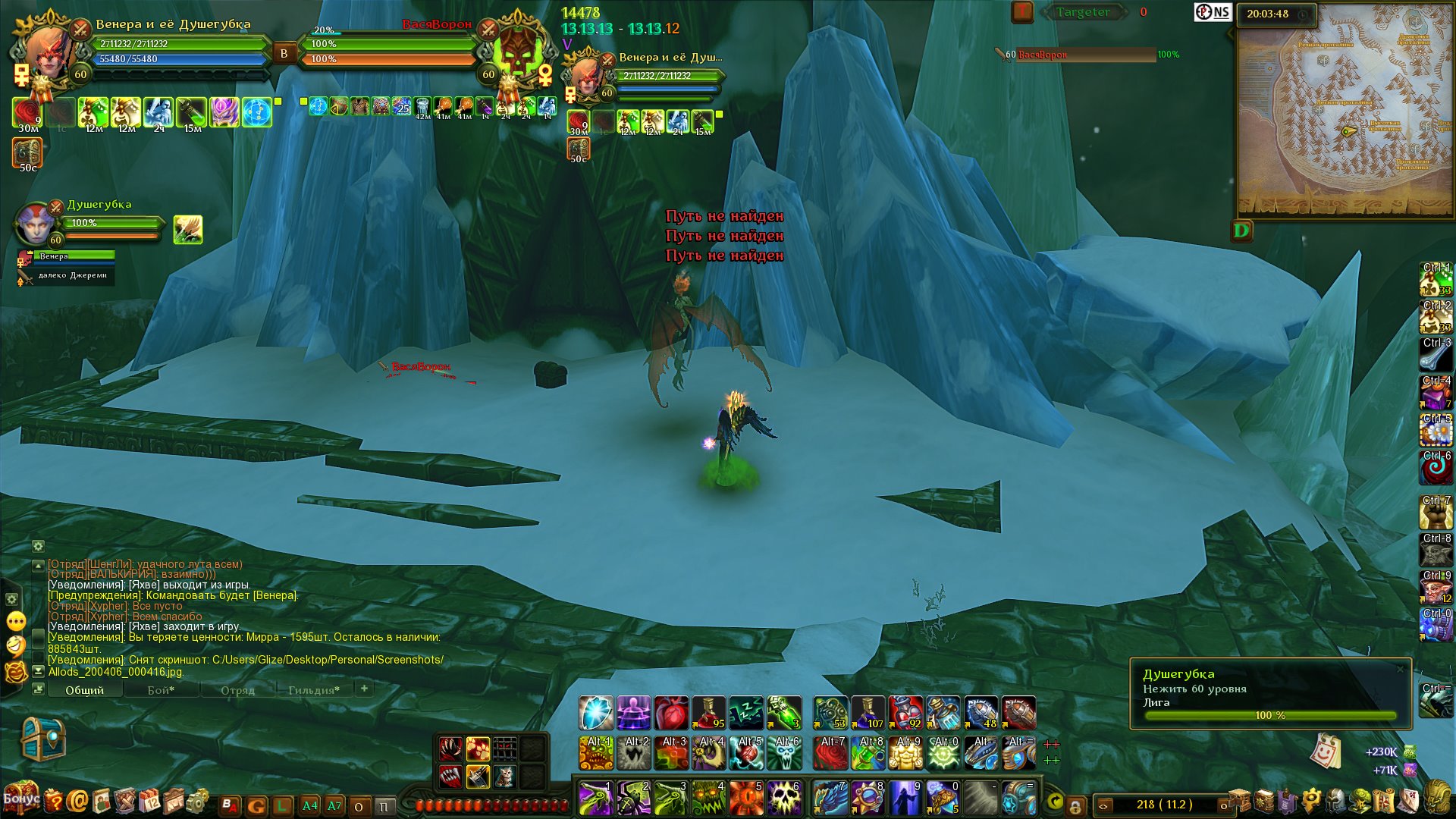Select the Гильдия chat tab
Screen dimensions: 1456x819
pyautogui.click(x=313, y=690)
